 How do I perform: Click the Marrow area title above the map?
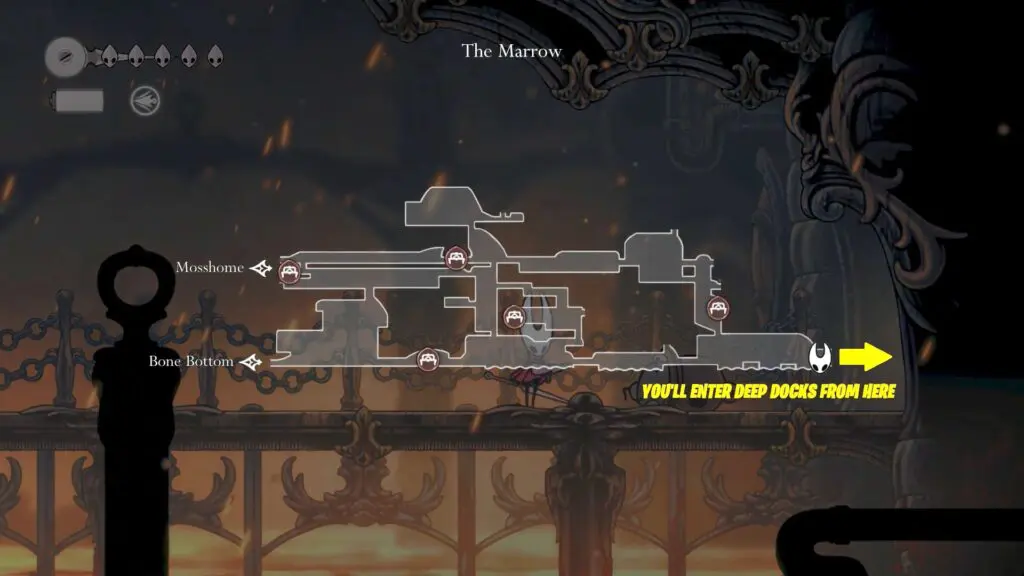511,51
